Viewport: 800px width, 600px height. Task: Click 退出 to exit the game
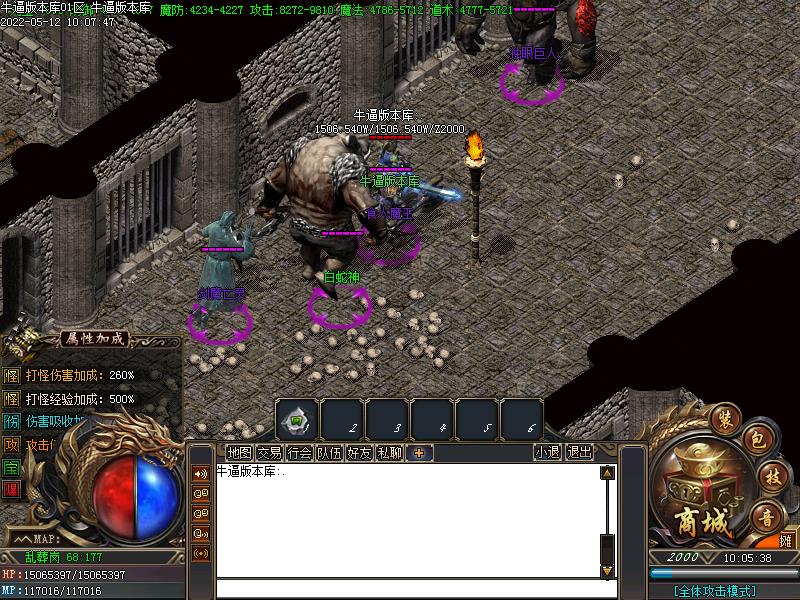pos(579,453)
